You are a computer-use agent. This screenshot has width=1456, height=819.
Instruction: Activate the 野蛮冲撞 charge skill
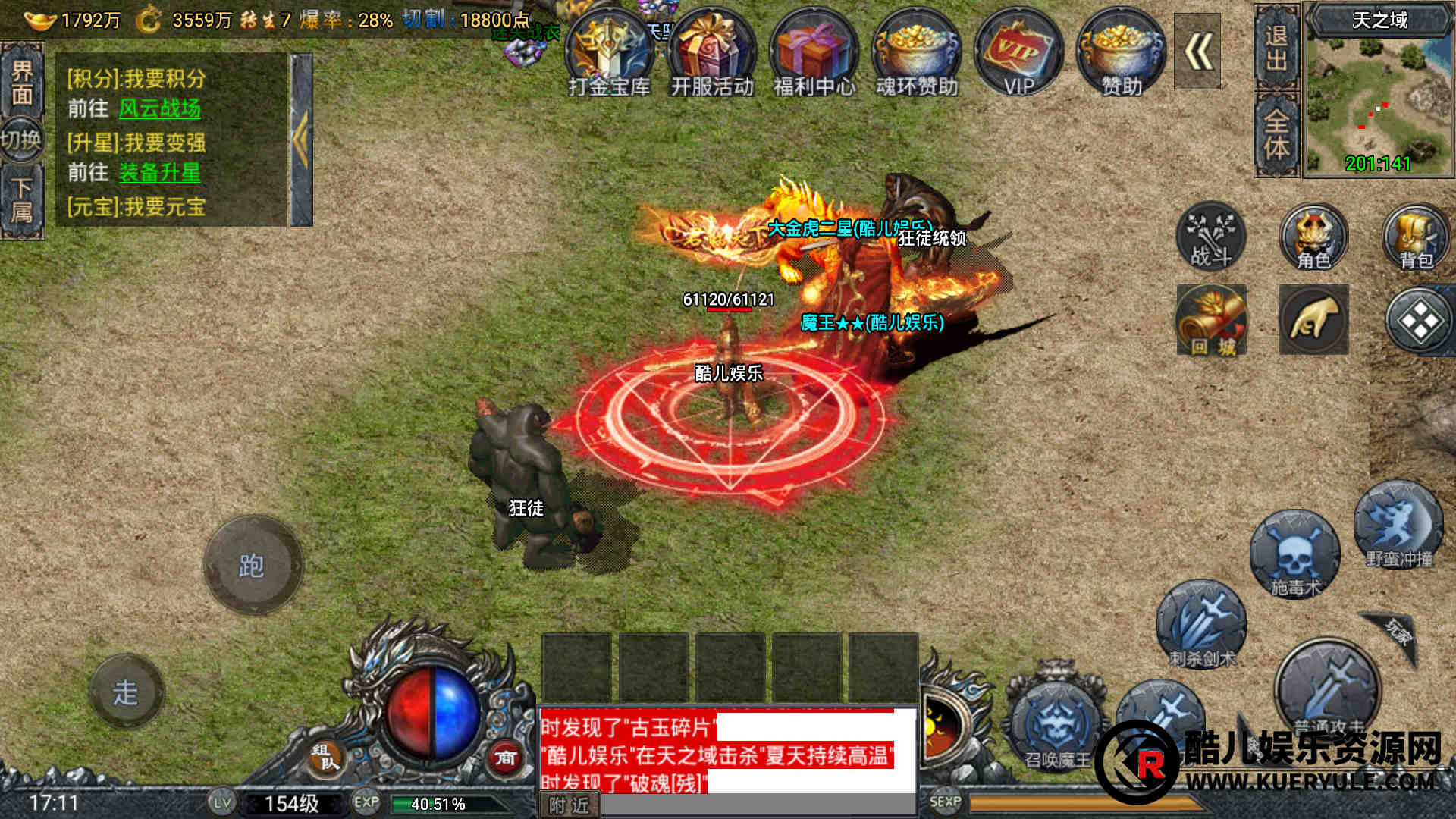coord(1398,526)
